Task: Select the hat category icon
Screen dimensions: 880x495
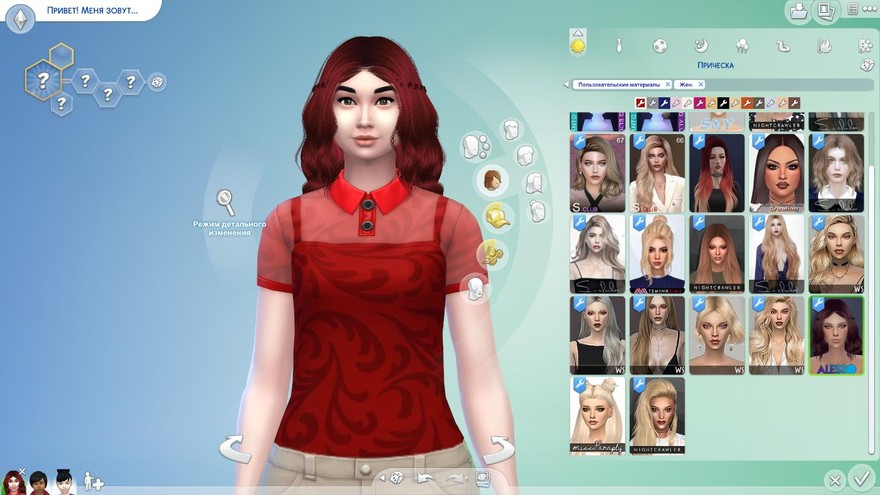Action: (x=494, y=216)
